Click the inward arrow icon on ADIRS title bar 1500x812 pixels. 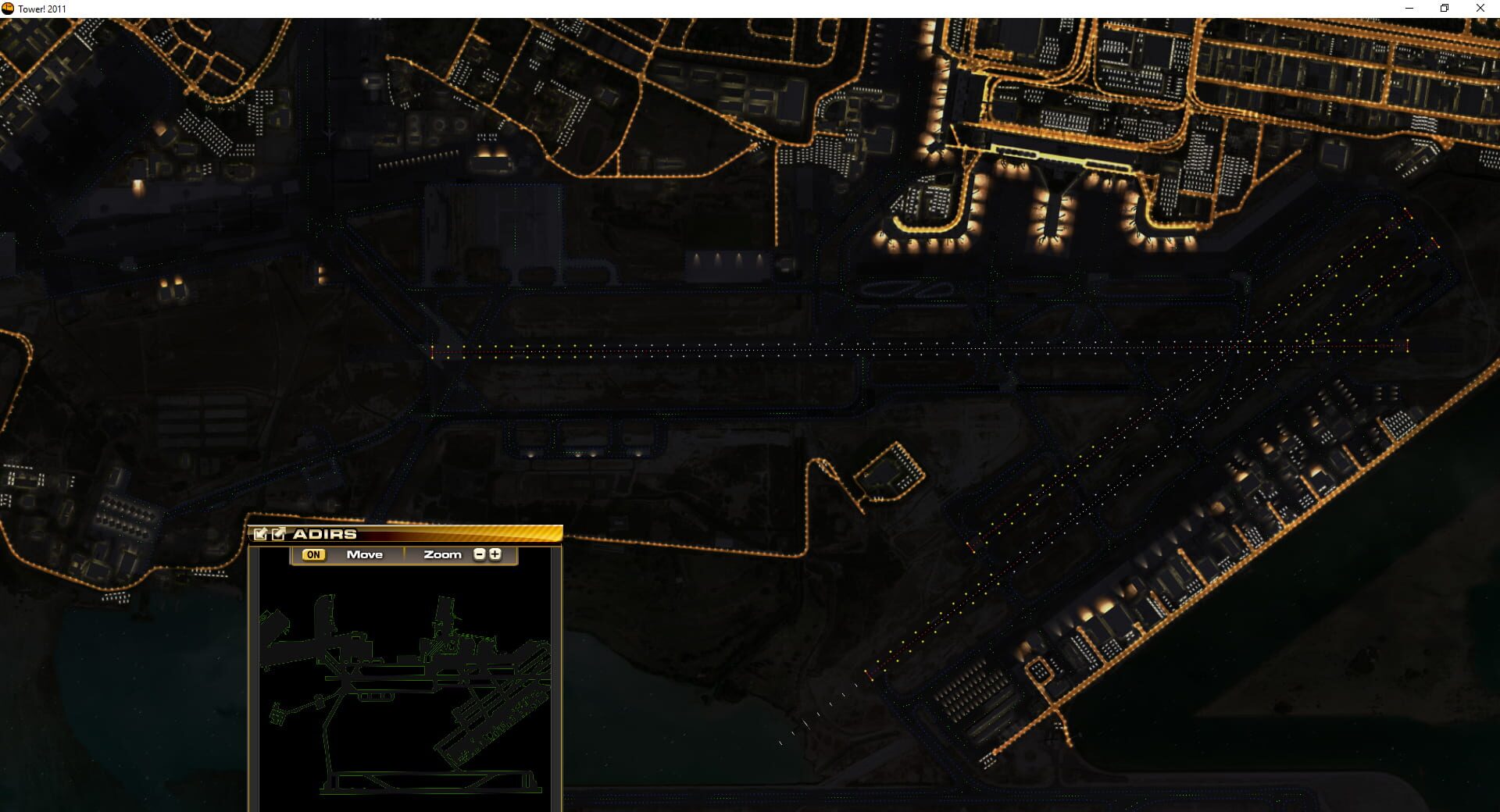point(260,534)
